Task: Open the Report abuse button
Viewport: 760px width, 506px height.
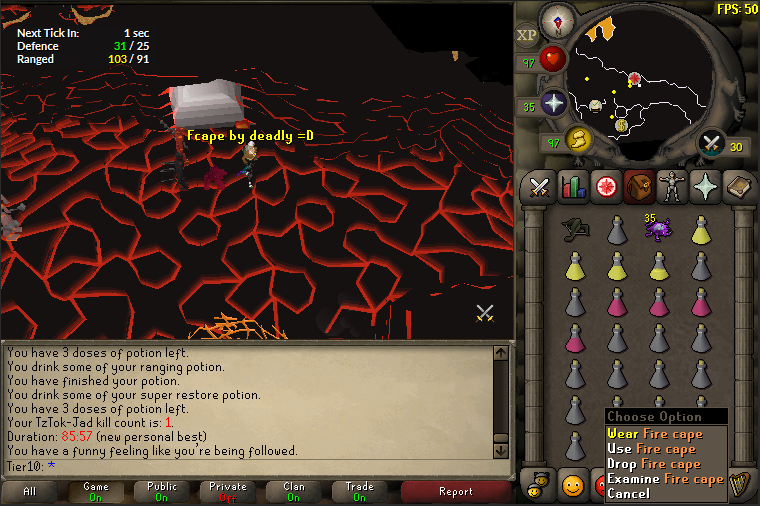Action: tap(456, 492)
